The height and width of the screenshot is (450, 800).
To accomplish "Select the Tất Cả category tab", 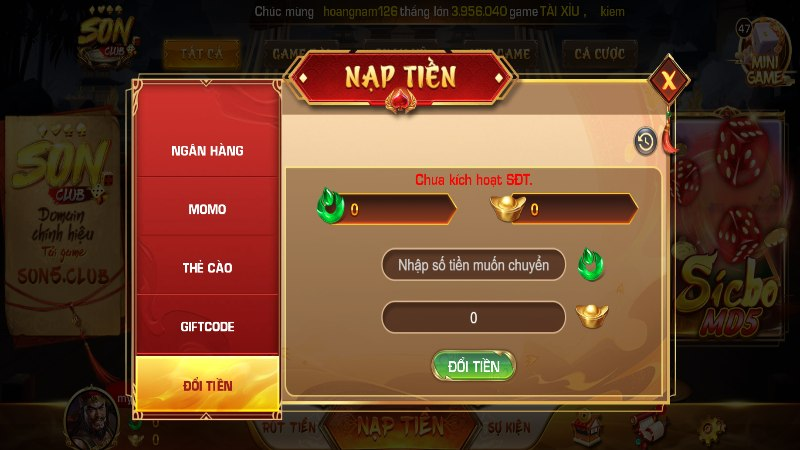I will pos(194,52).
